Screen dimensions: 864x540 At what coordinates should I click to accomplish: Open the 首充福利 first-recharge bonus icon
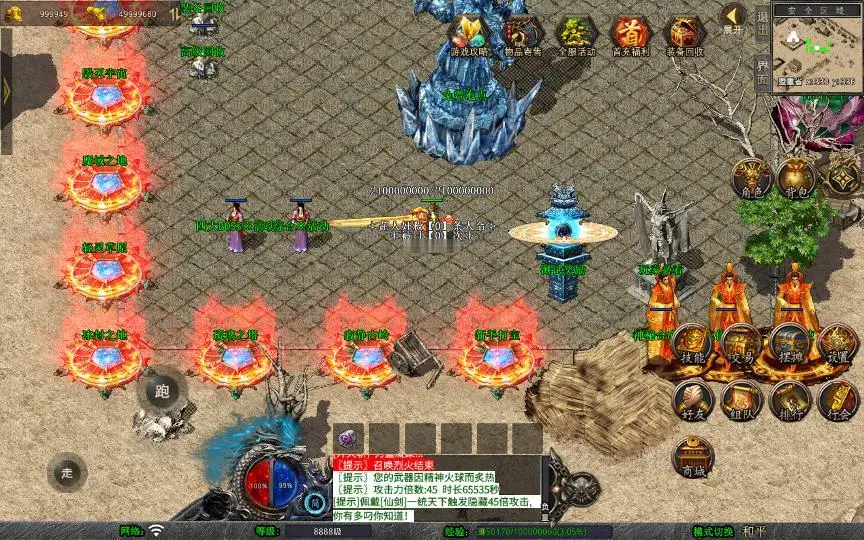[x=629, y=35]
